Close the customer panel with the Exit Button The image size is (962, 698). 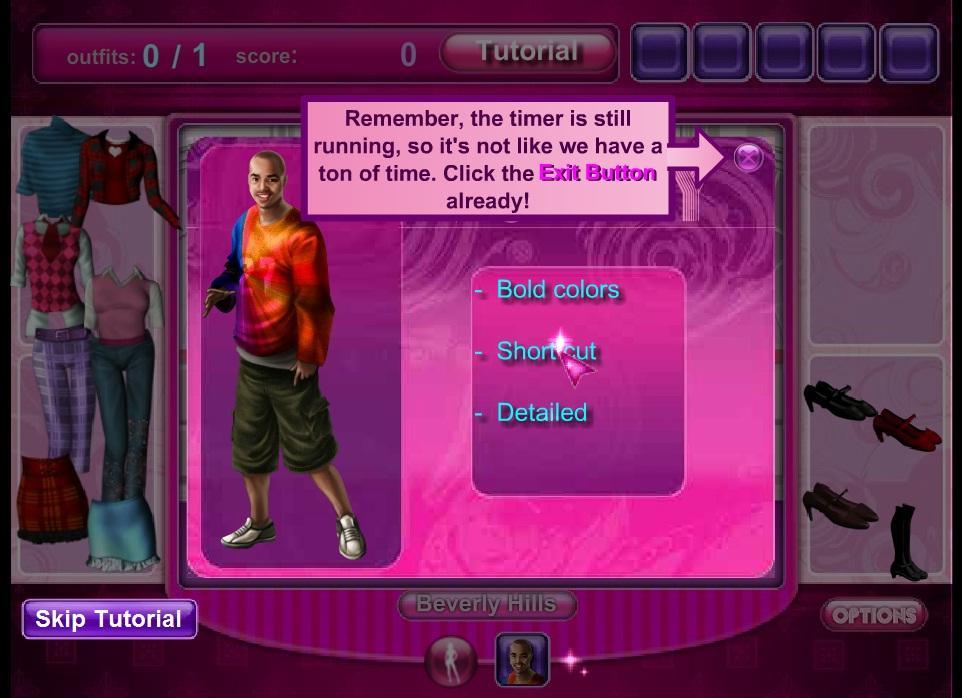coord(748,157)
